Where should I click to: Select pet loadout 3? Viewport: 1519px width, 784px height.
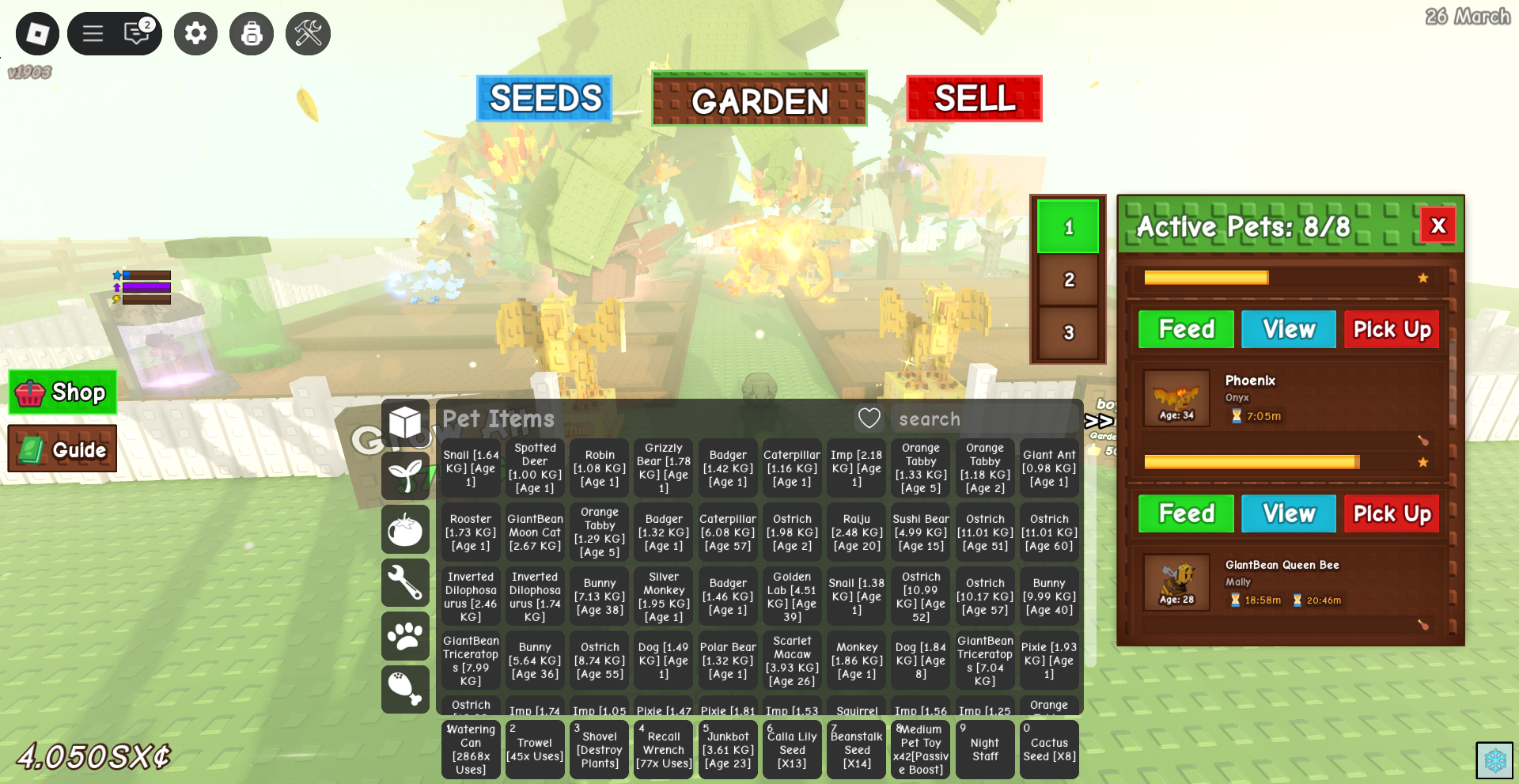pyautogui.click(x=1068, y=332)
